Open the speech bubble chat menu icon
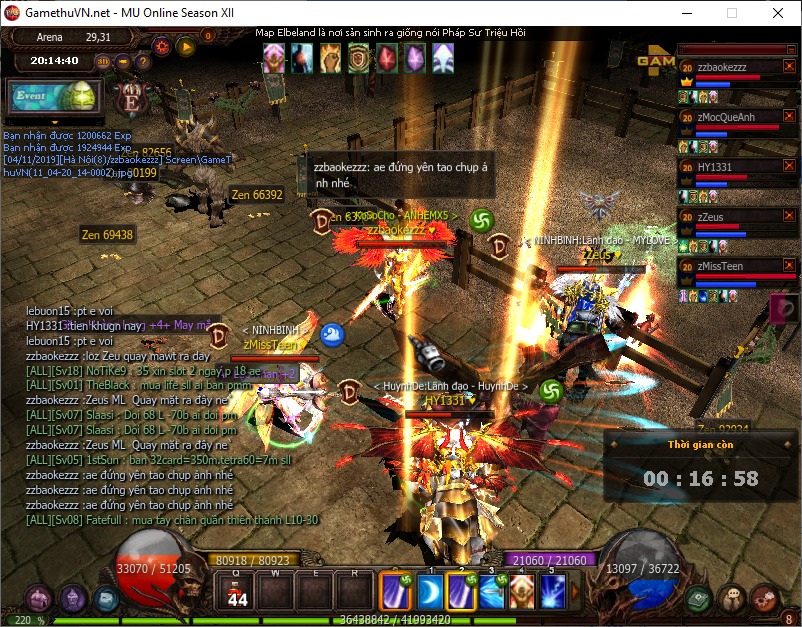The height and width of the screenshot is (627, 802). tap(733, 599)
